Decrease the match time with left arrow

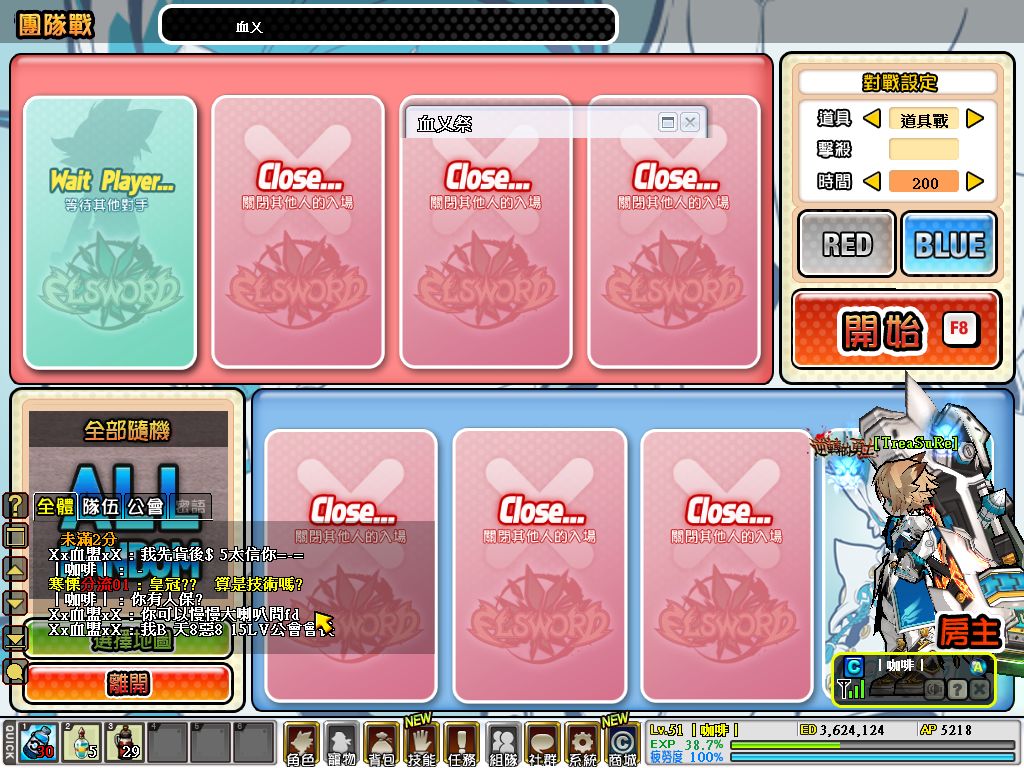tap(872, 182)
